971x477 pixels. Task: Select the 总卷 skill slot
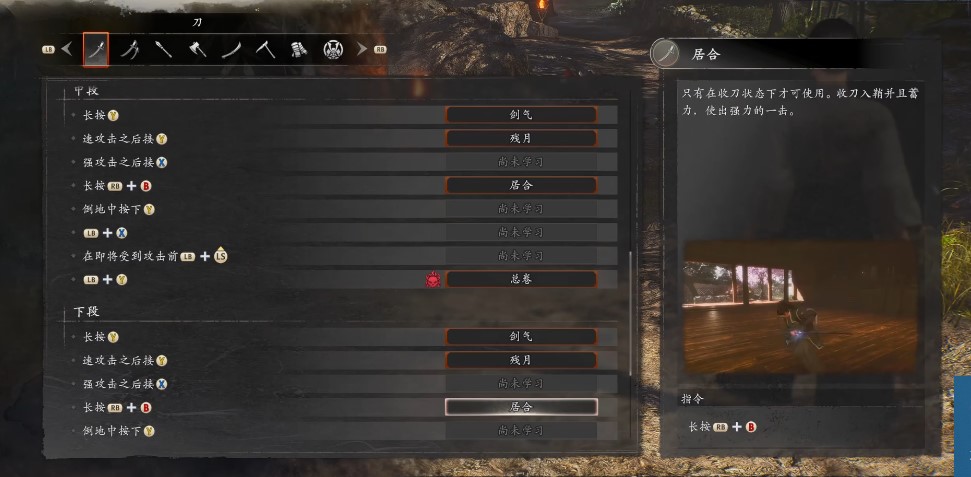[x=521, y=280]
